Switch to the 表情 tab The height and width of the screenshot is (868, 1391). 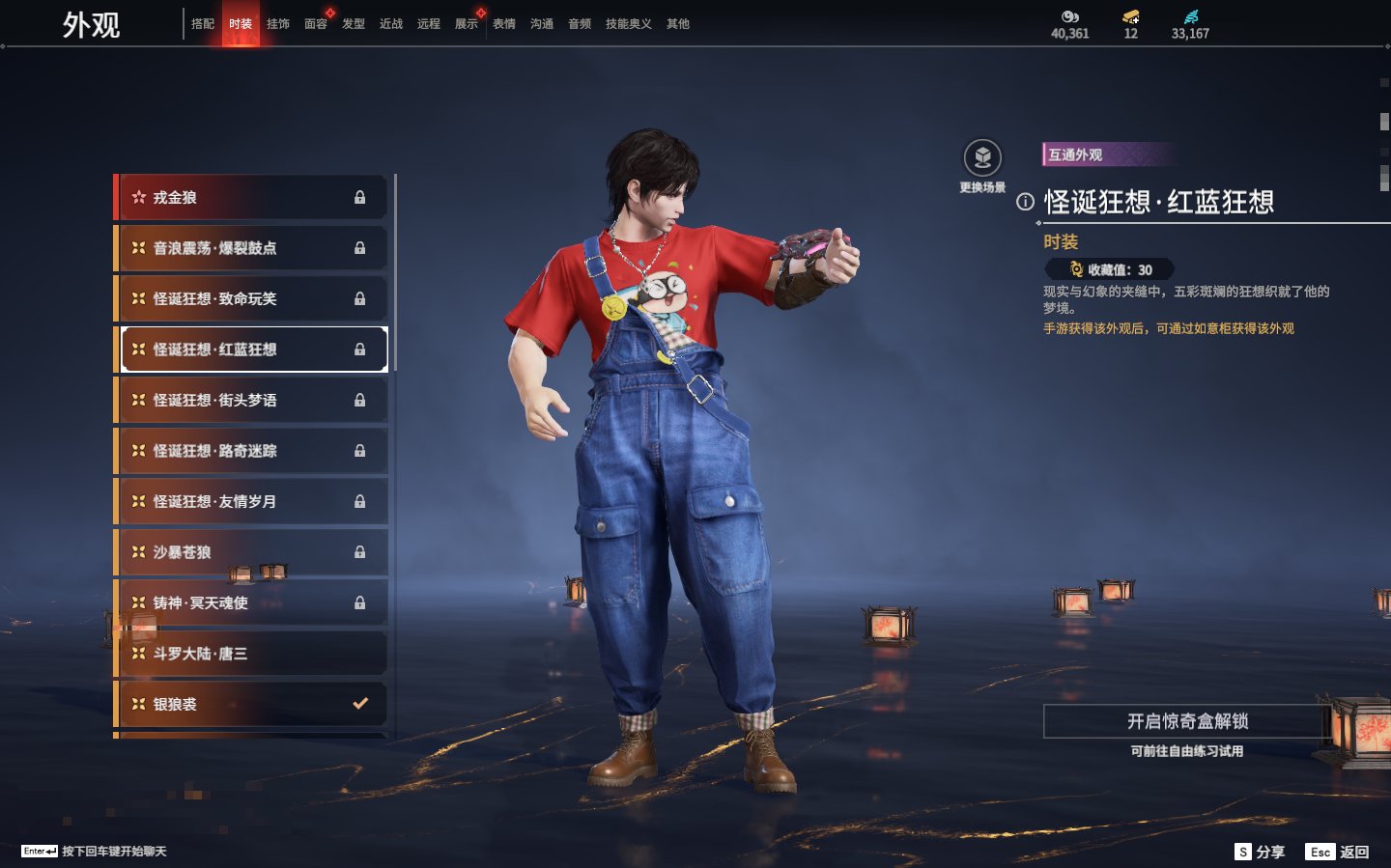[x=504, y=24]
